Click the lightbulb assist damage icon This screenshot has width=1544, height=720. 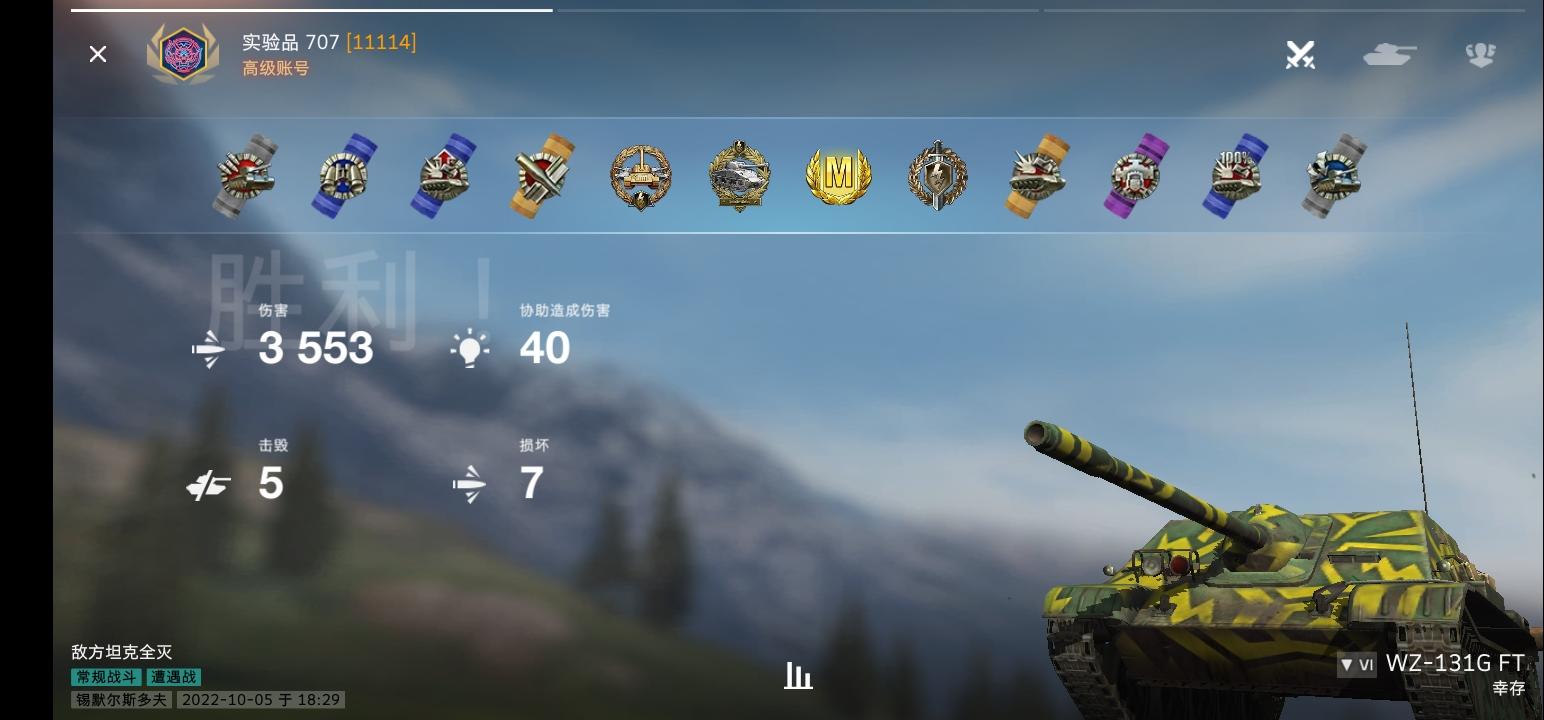[x=470, y=348]
